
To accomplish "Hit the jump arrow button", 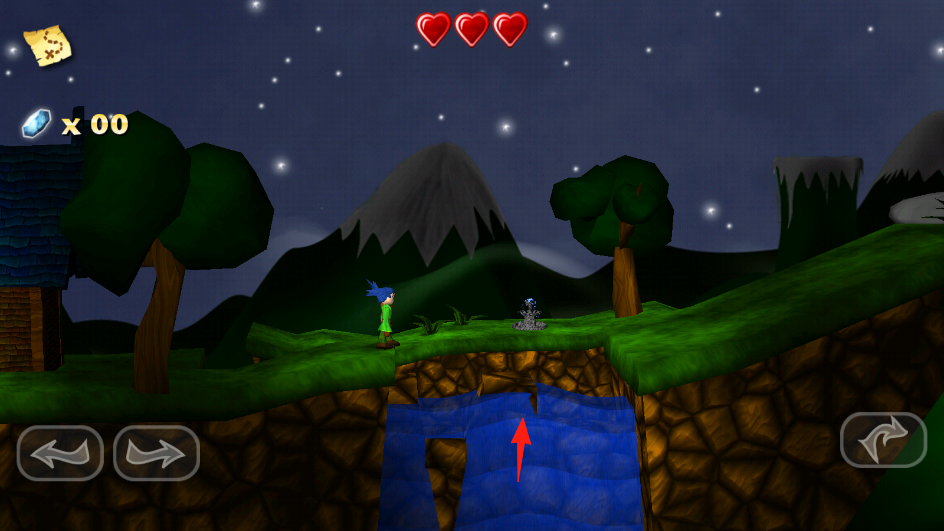I will coord(883,440).
